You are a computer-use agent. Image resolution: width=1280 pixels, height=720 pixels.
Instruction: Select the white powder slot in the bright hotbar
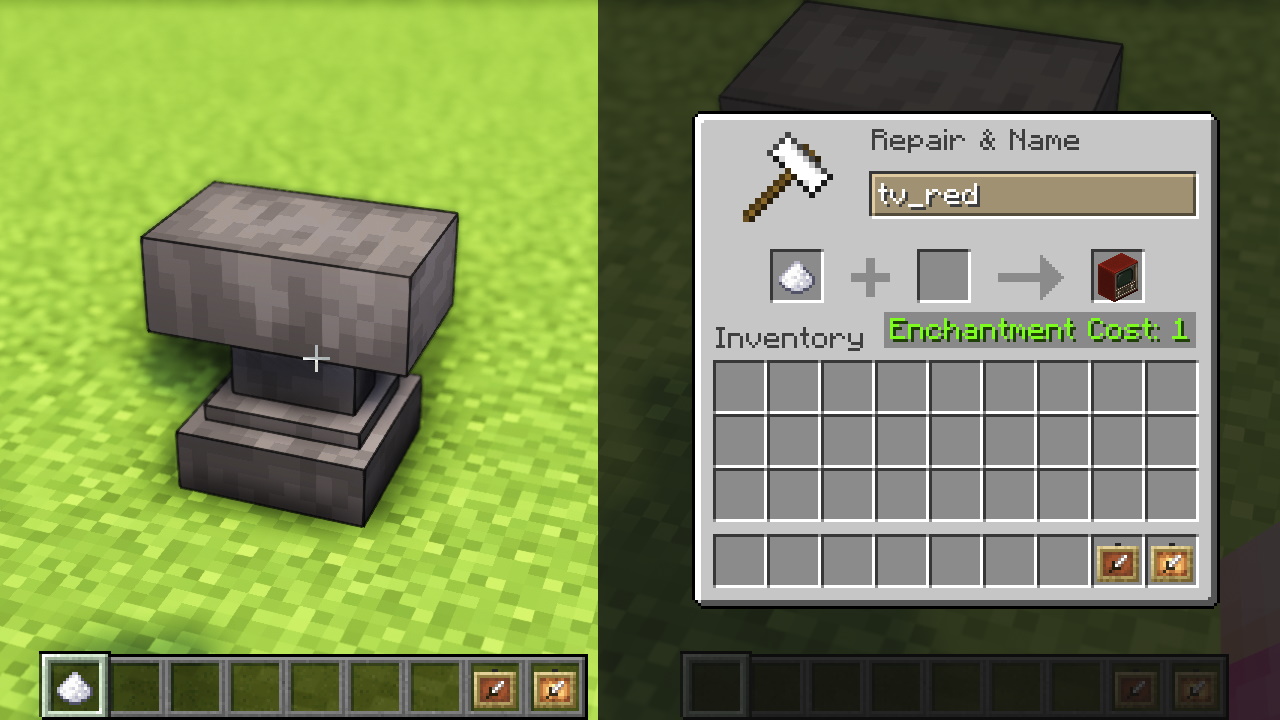coord(75,687)
